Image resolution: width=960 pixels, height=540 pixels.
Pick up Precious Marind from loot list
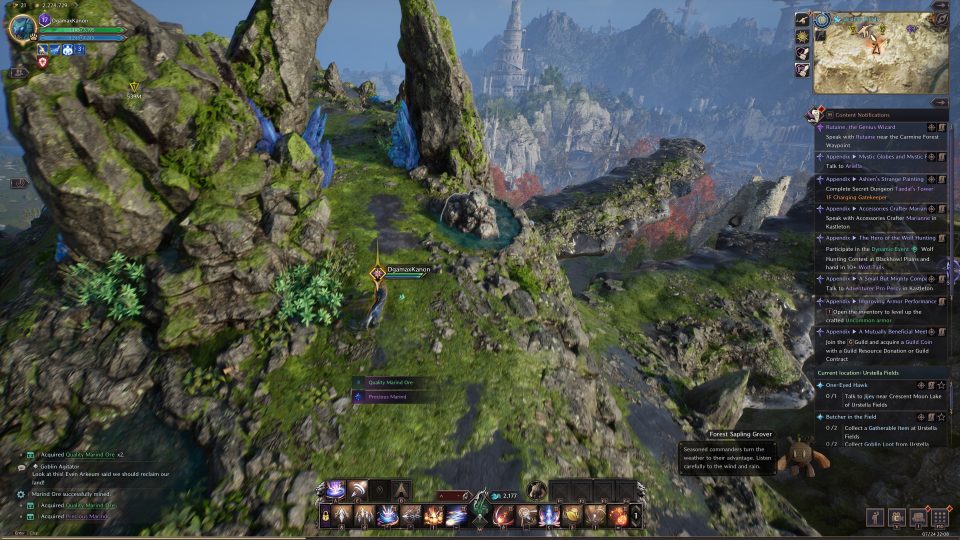(x=386, y=397)
